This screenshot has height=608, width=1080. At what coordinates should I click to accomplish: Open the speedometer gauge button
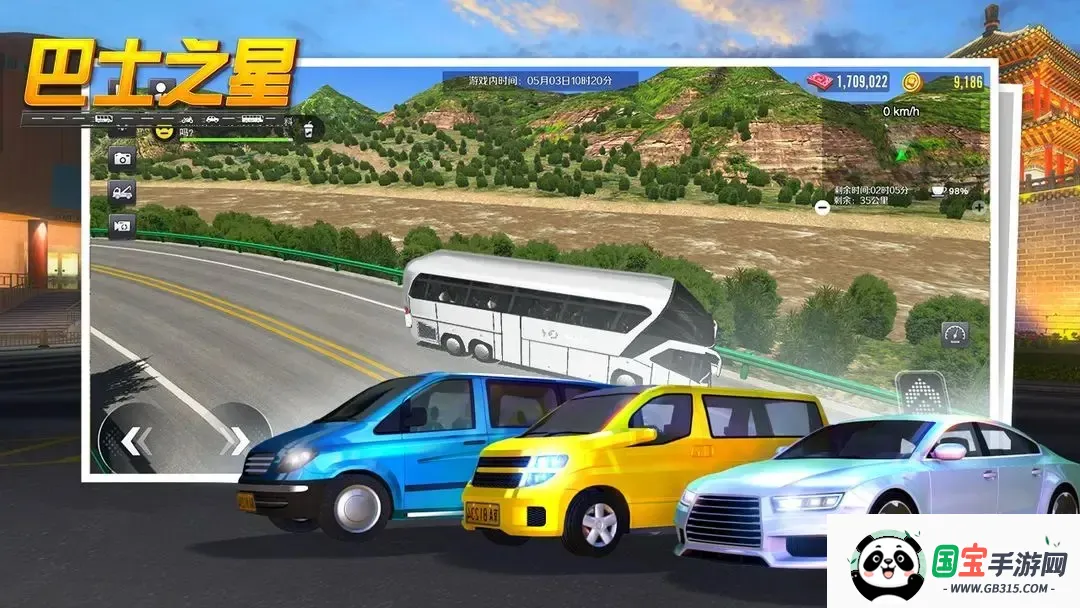pyautogui.click(x=955, y=335)
